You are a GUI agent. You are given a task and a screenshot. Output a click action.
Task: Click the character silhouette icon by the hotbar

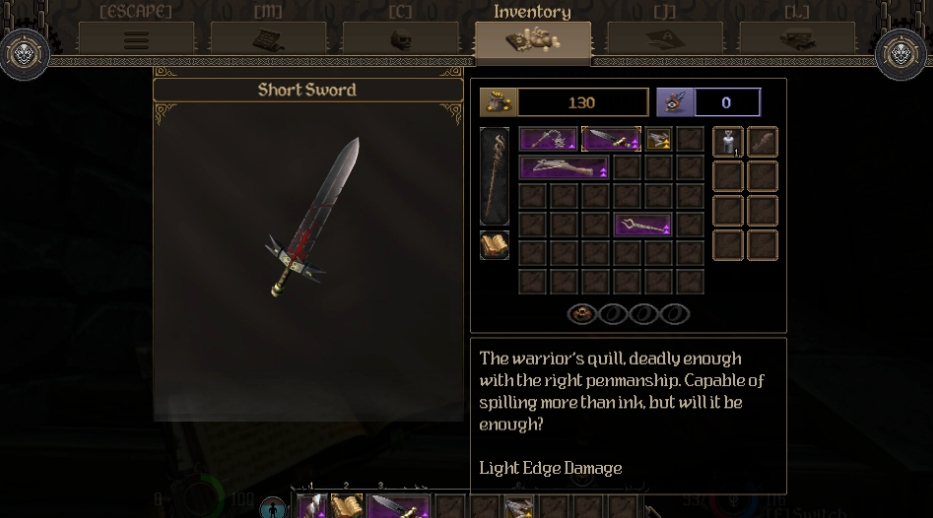pos(273,507)
